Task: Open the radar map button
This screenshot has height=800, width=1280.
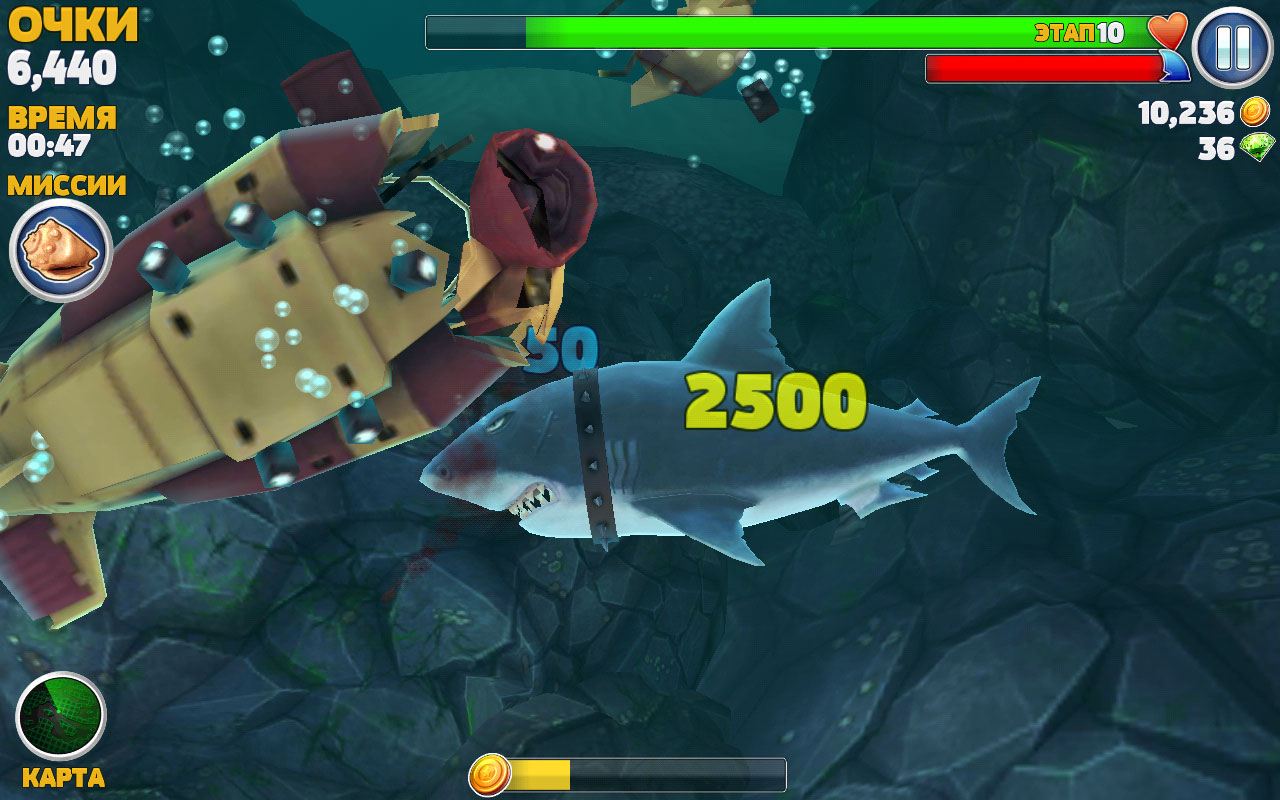Action: click(61, 716)
